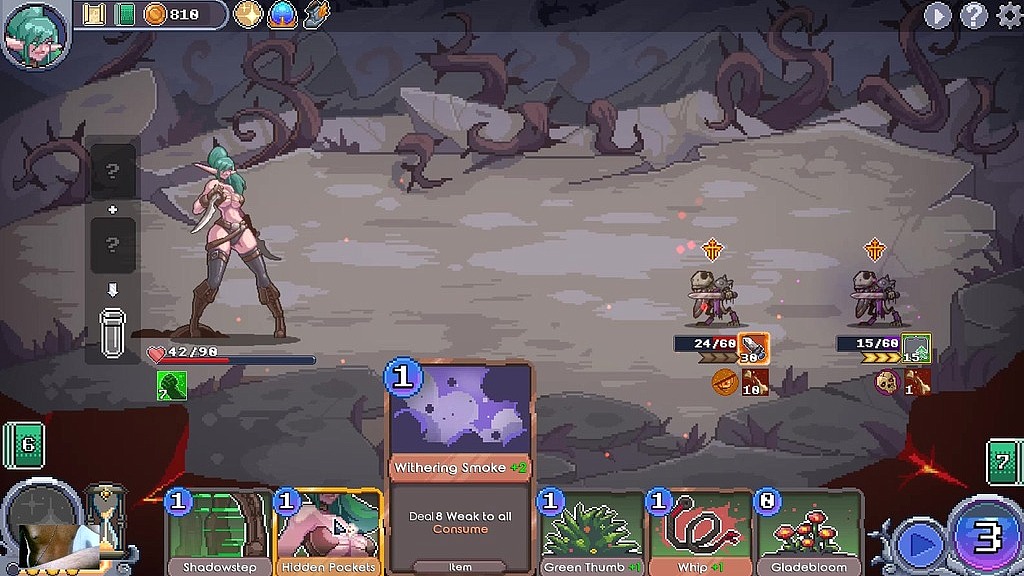Open the settings gear
This screenshot has width=1024, height=576.
pyautogui.click(x=1006, y=15)
